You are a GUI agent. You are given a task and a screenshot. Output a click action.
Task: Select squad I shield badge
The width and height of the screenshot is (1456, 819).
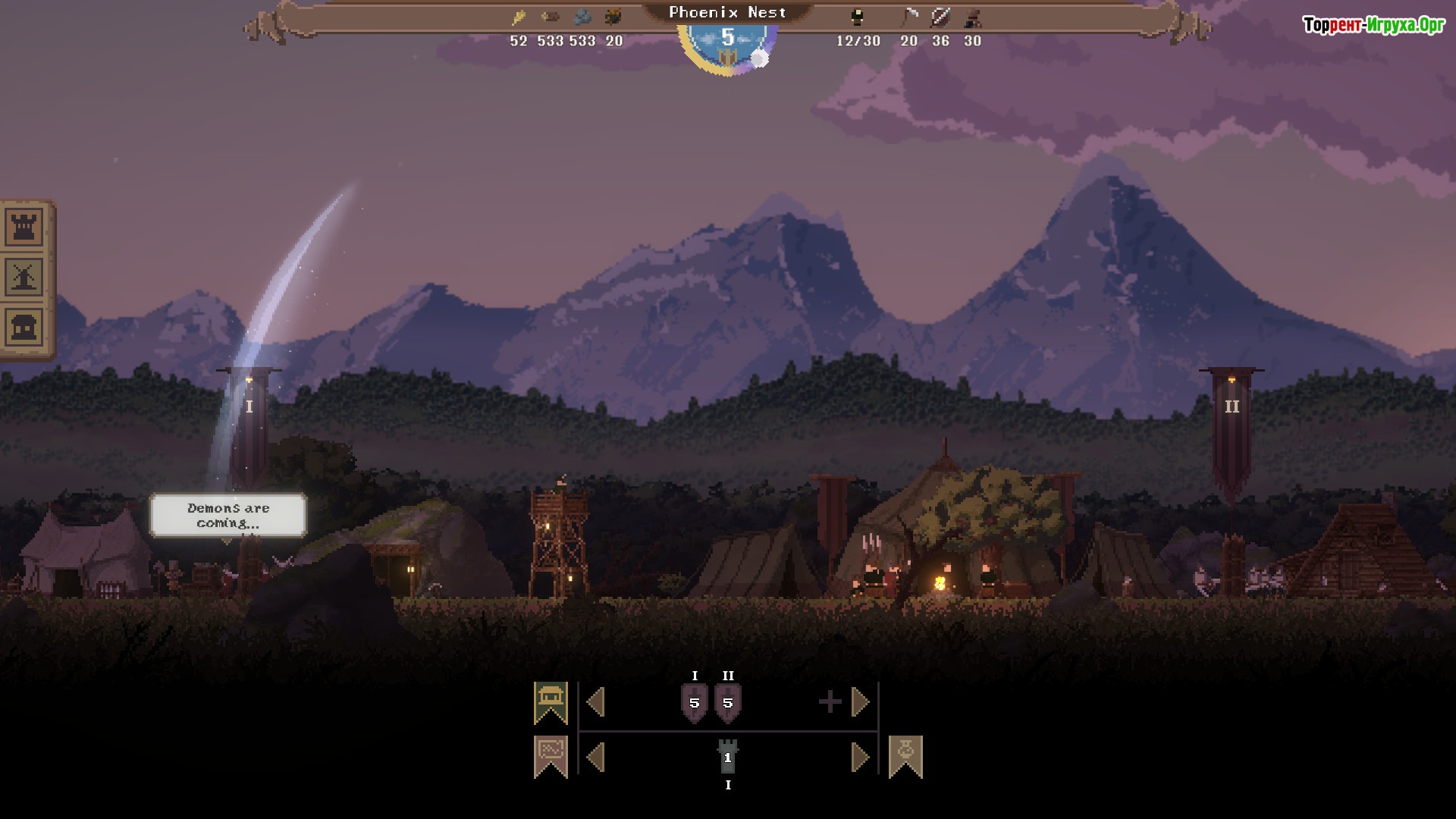(x=694, y=703)
